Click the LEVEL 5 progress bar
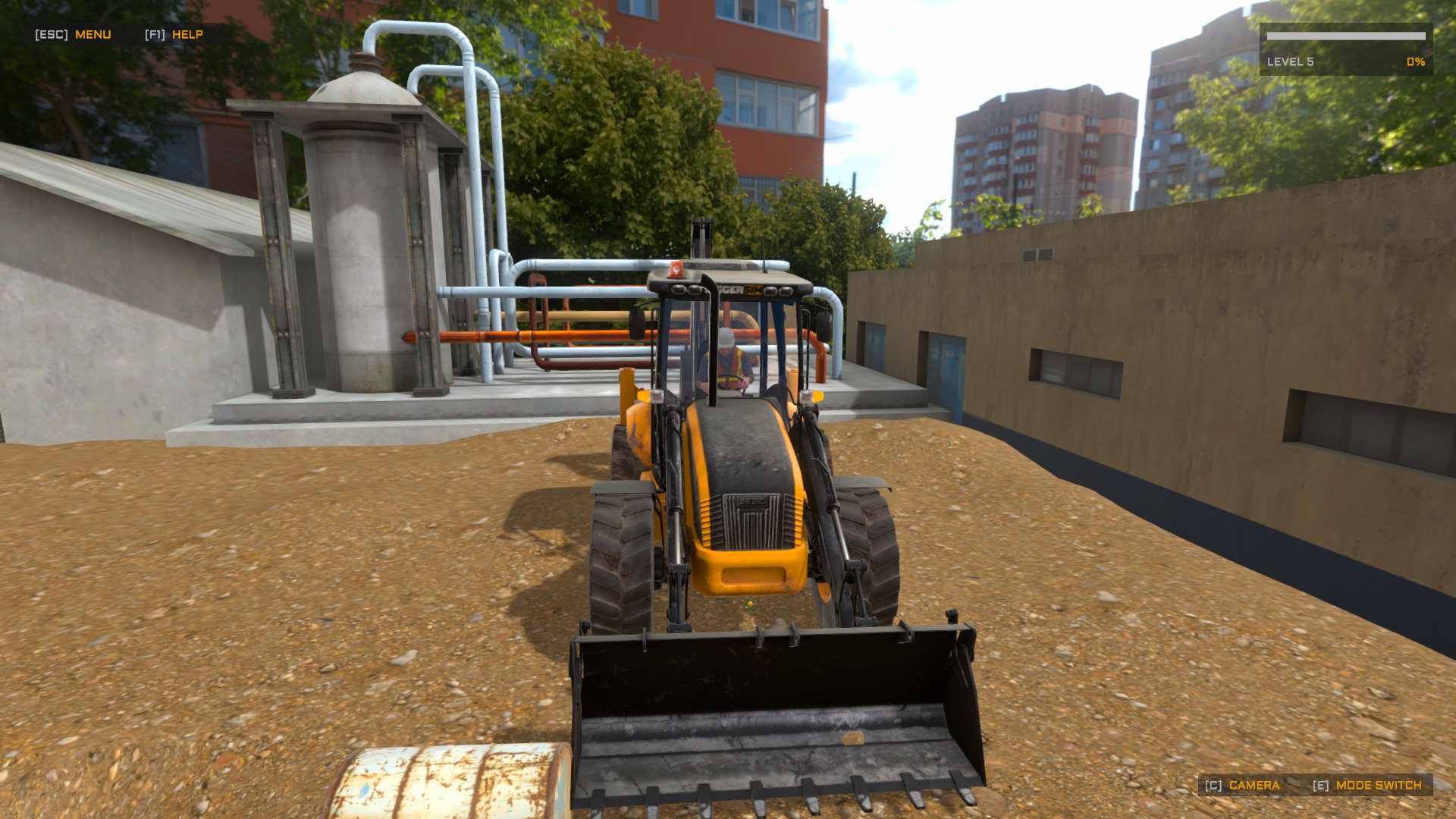The width and height of the screenshot is (1456, 819). point(1346,36)
